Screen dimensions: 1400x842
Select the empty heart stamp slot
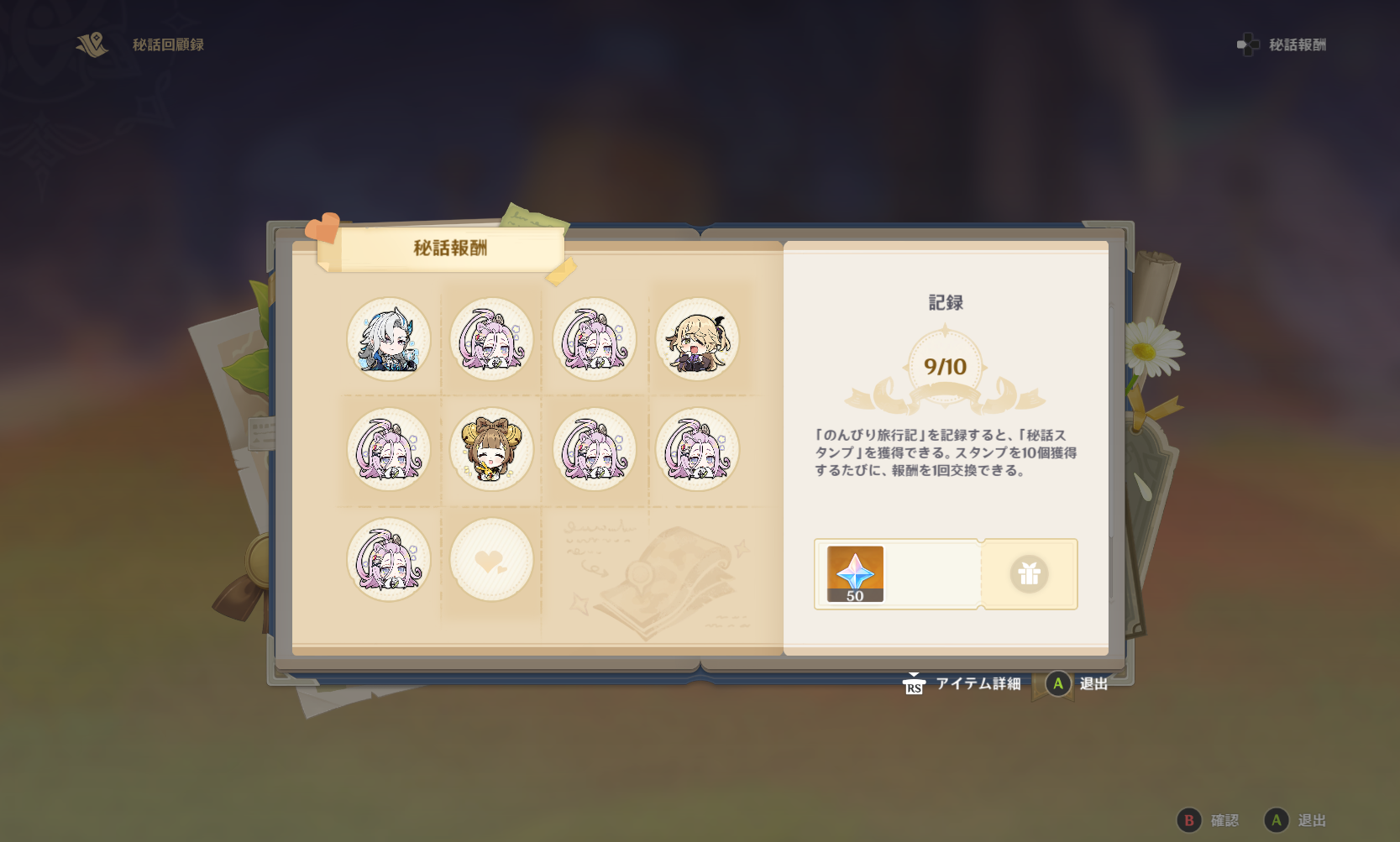pos(491,559)
